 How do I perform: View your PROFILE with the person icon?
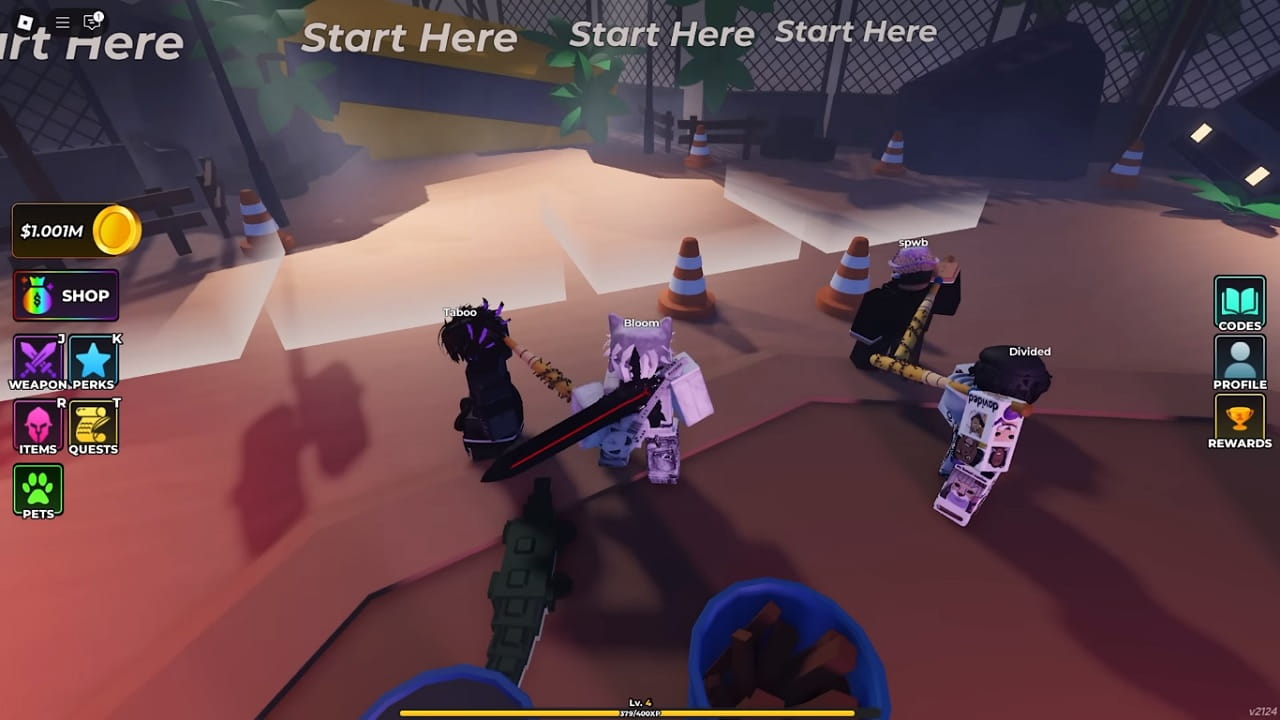[1239, 360]
